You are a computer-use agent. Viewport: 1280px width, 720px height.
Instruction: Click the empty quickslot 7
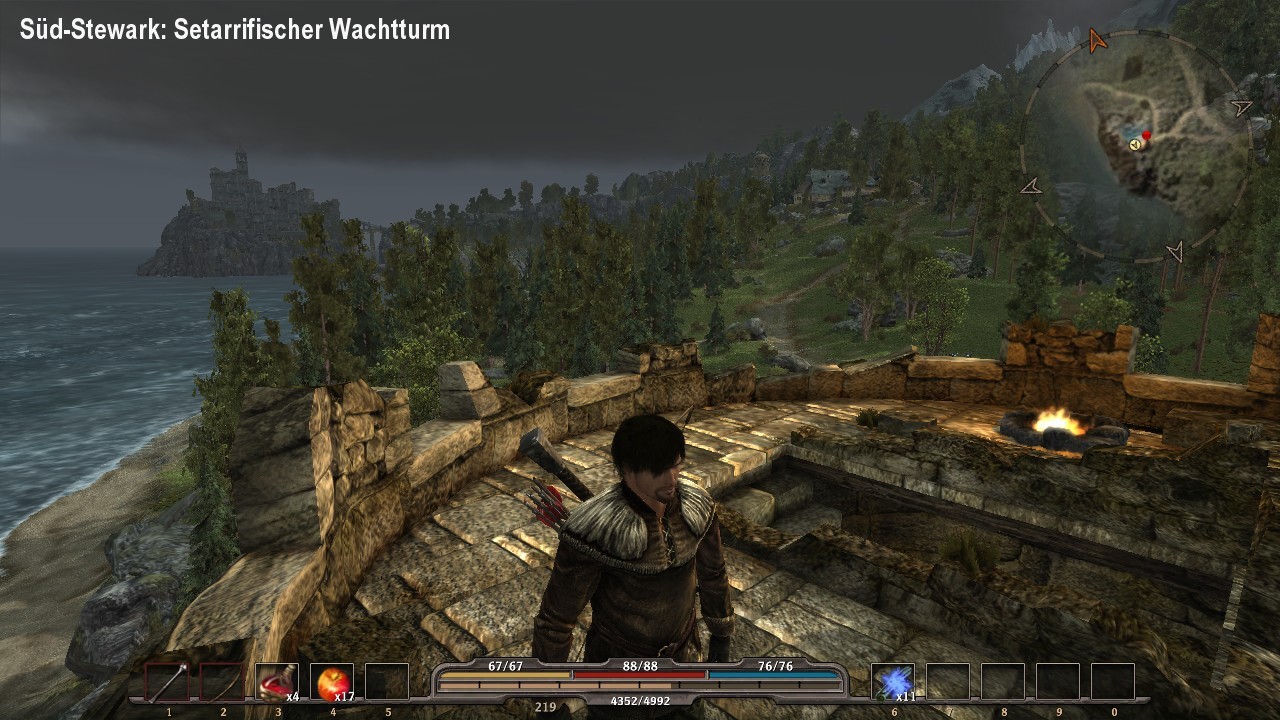pos(947,680)
